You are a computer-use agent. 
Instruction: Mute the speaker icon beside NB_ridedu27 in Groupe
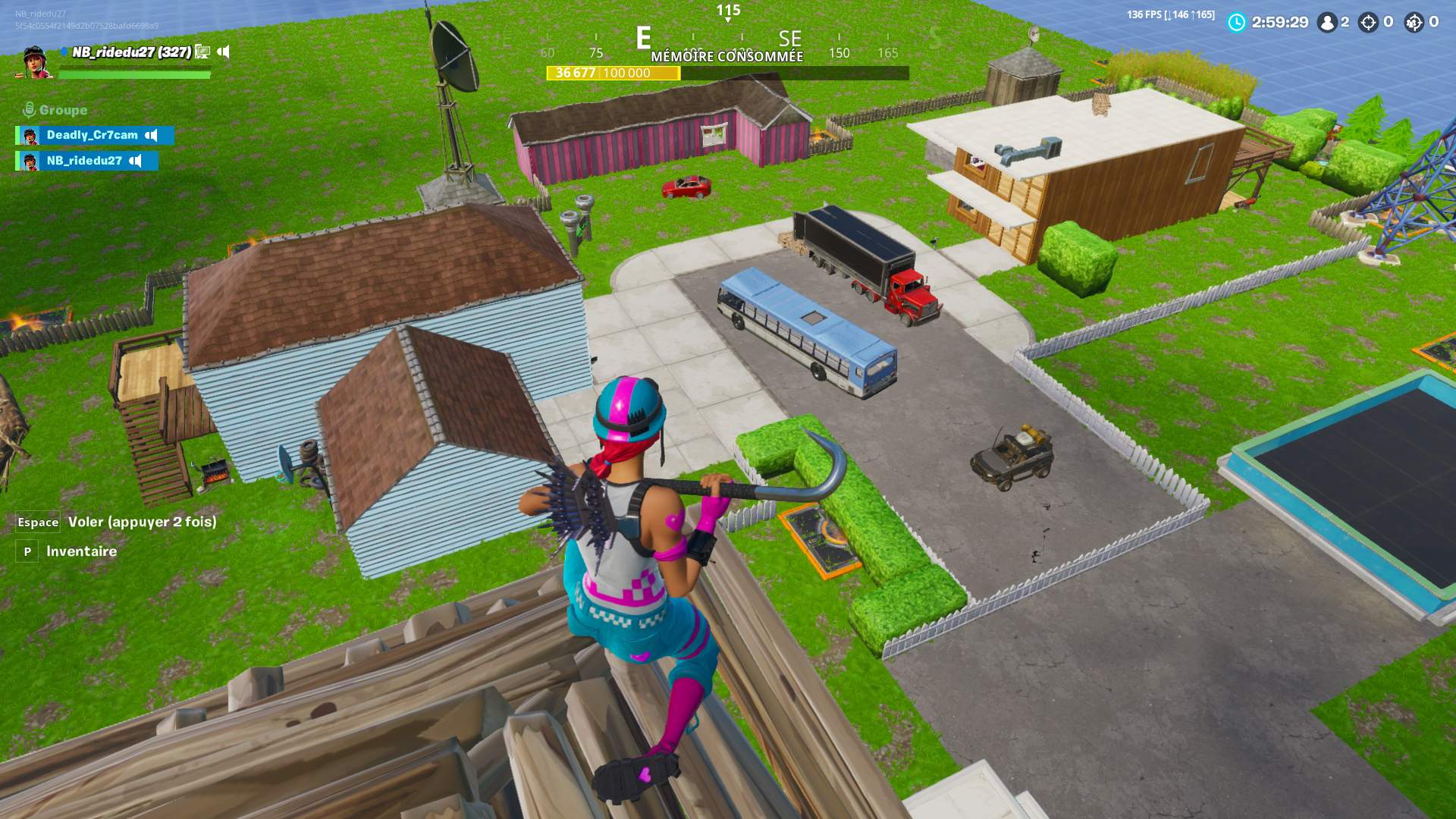(x=135, y=162)
